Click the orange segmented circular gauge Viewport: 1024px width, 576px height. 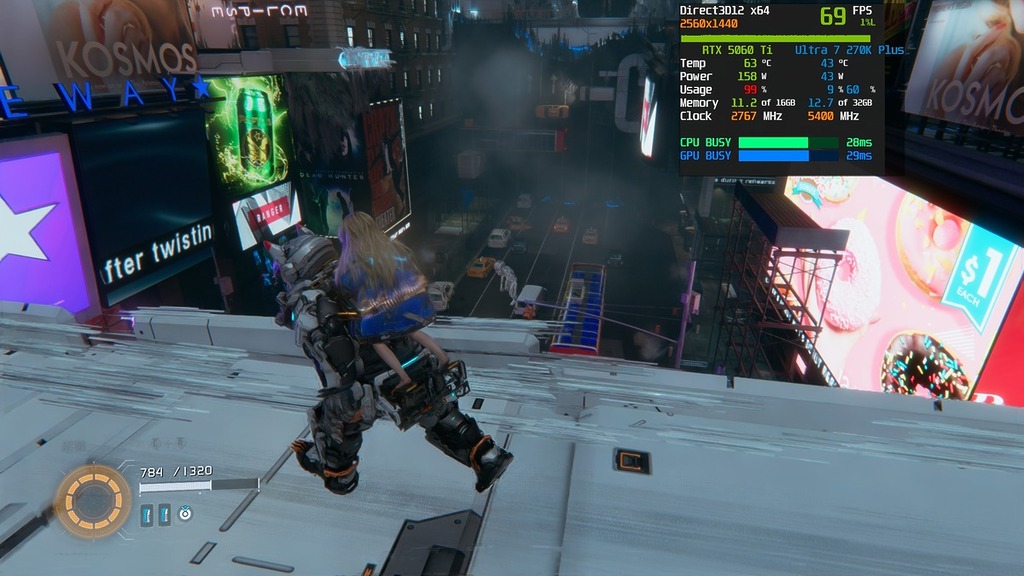(x=92, y=500)
